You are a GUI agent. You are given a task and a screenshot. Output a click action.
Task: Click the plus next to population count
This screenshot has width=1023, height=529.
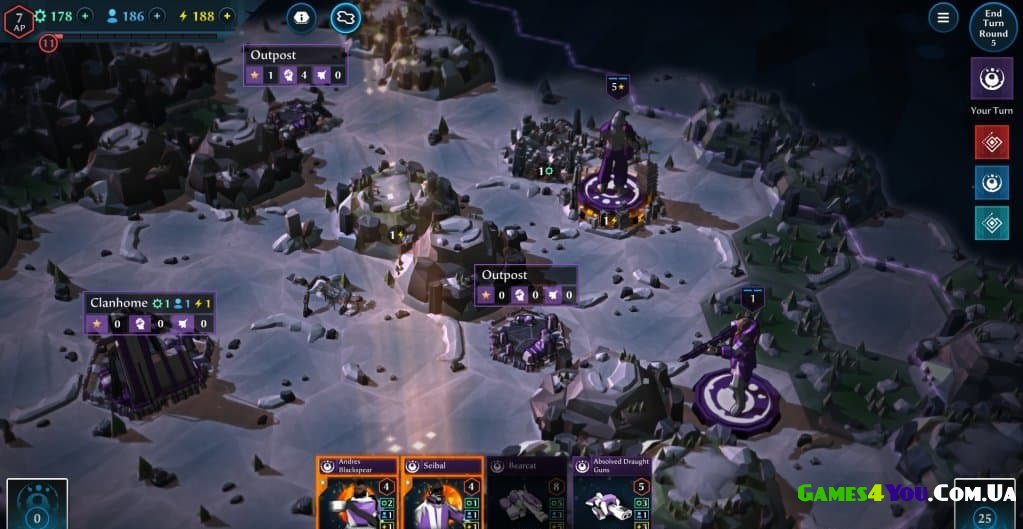tap(157, 16)
